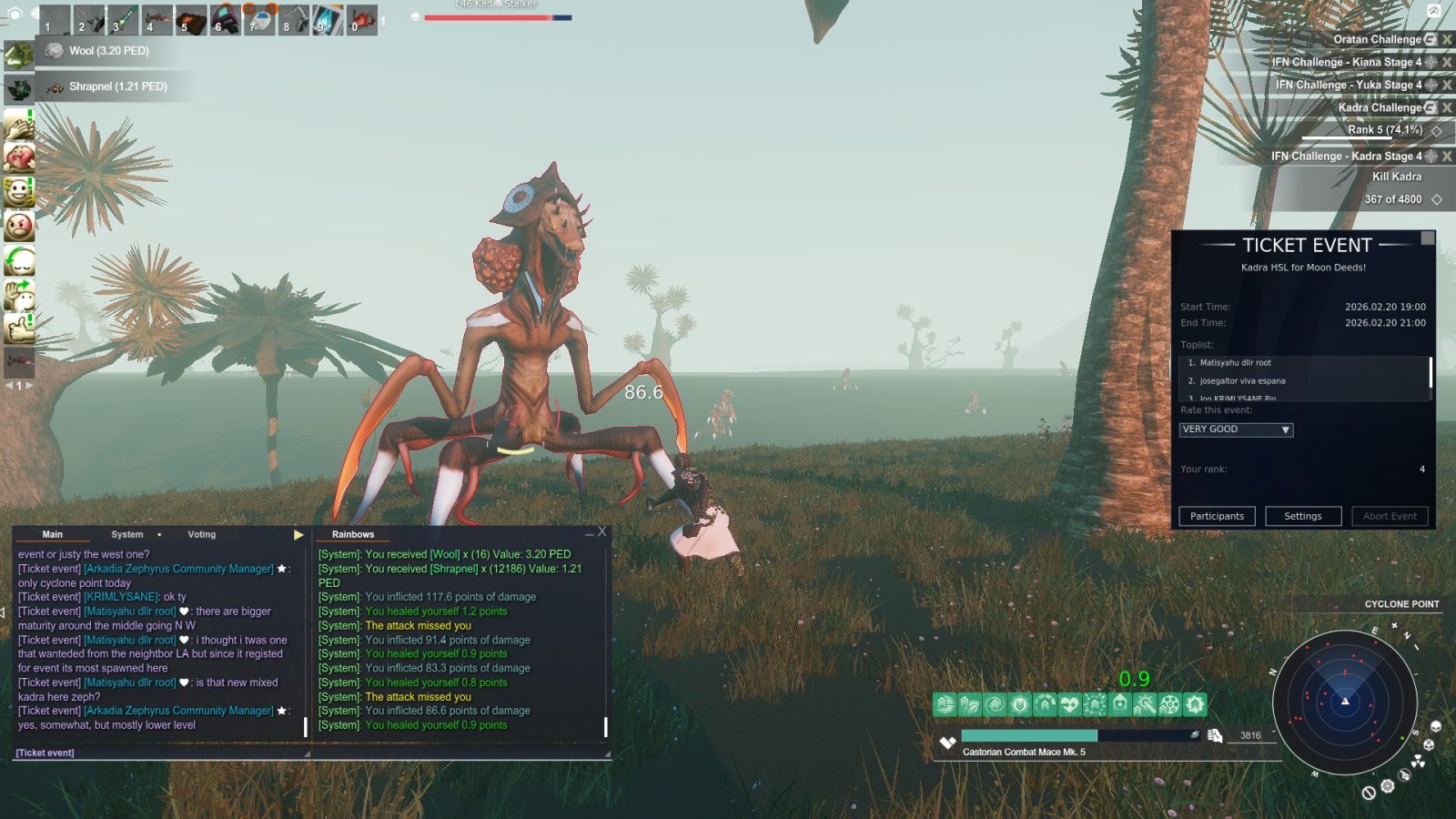The width and height of the screenshot is (1456, 819).
Task: Switch to the Voting chat tab
Action: 200,534
